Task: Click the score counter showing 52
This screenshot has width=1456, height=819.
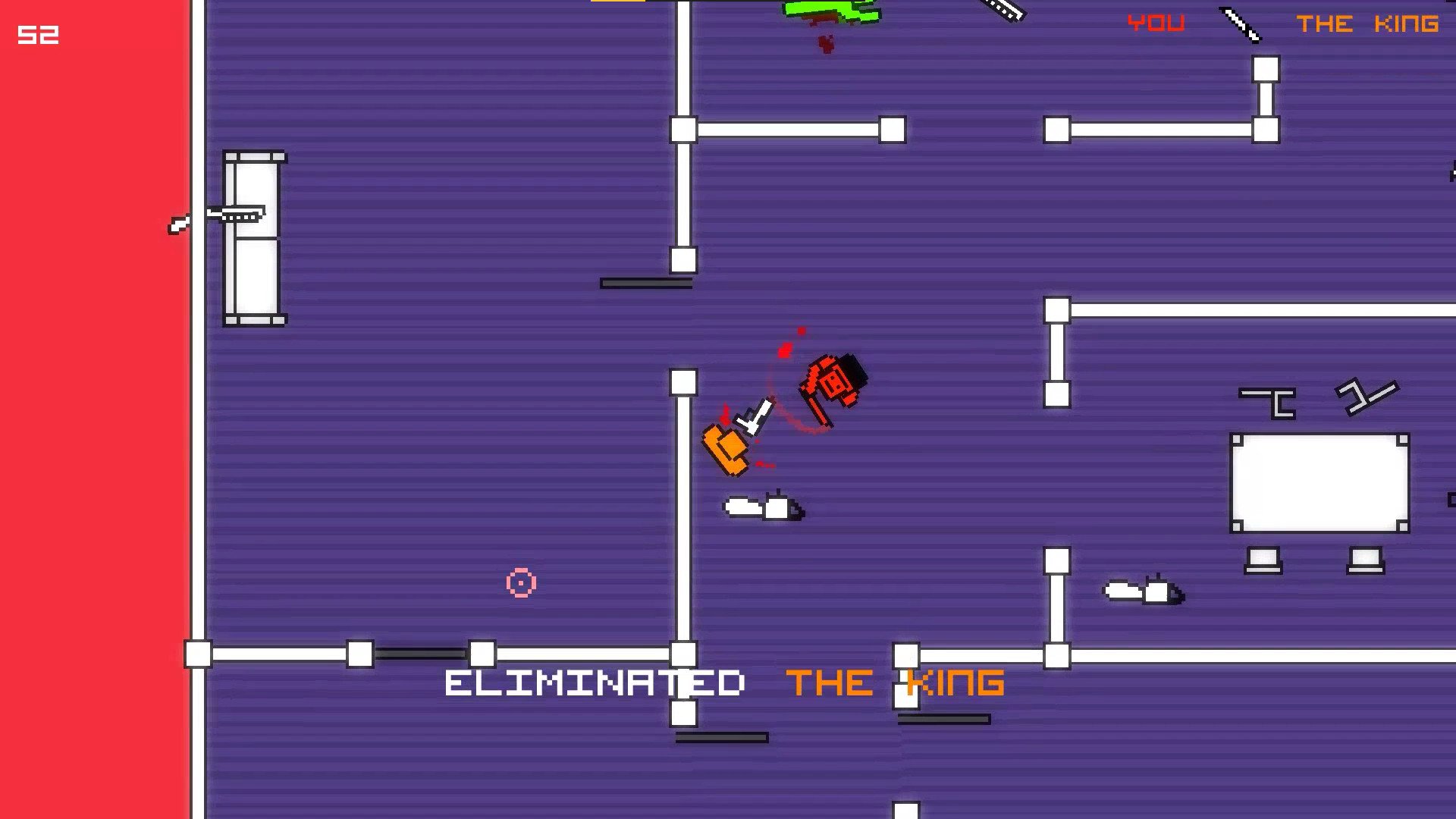Action: click(38, 35)
